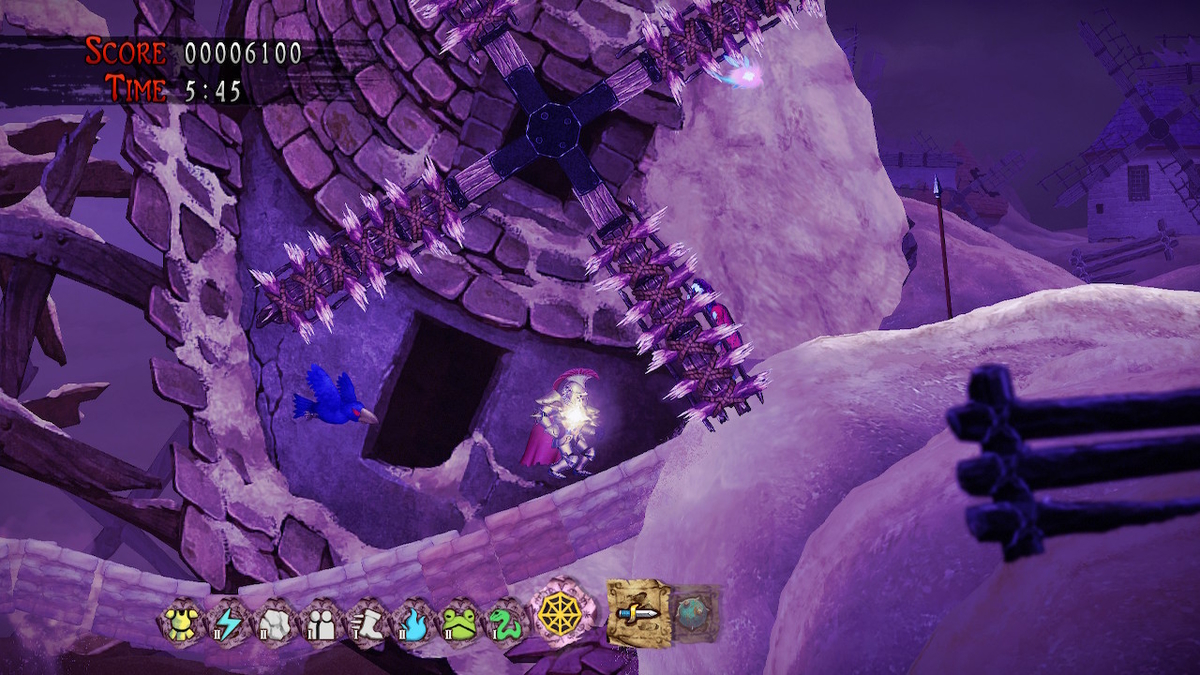
Task: Select the spiked ball secondary weapon slot
Action: tap(693, 612)
